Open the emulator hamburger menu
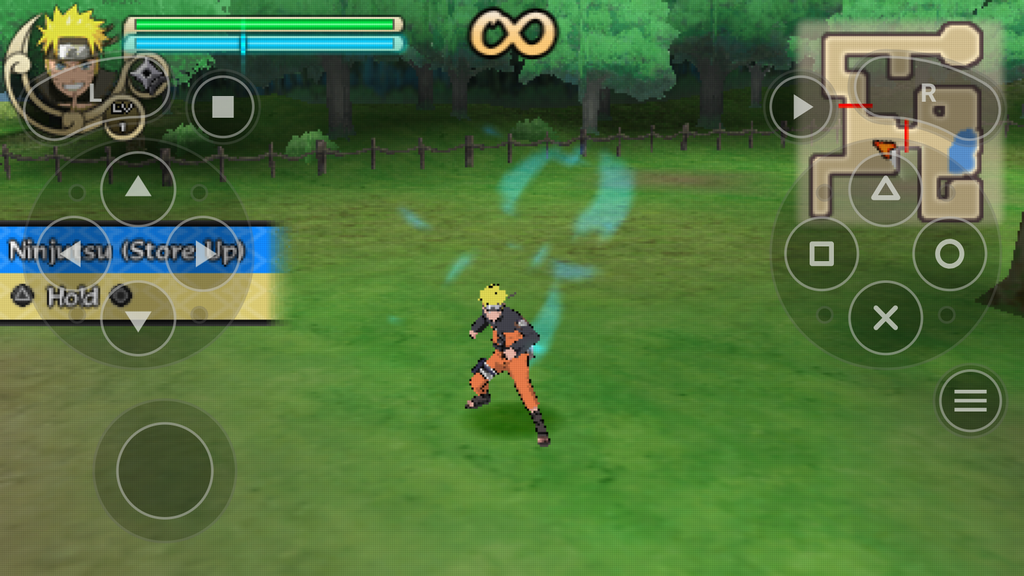This screenshot has height=576, width=1024. pyautogui.click(x=969, y=401)
